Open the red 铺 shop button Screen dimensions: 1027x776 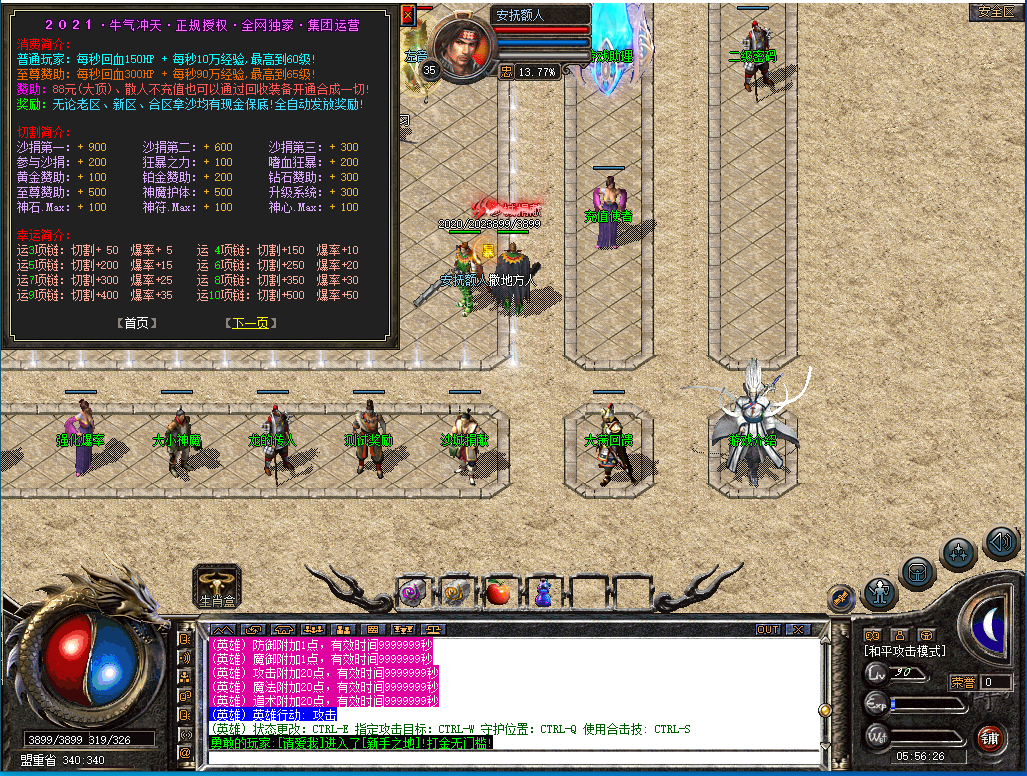coord(989,739)
